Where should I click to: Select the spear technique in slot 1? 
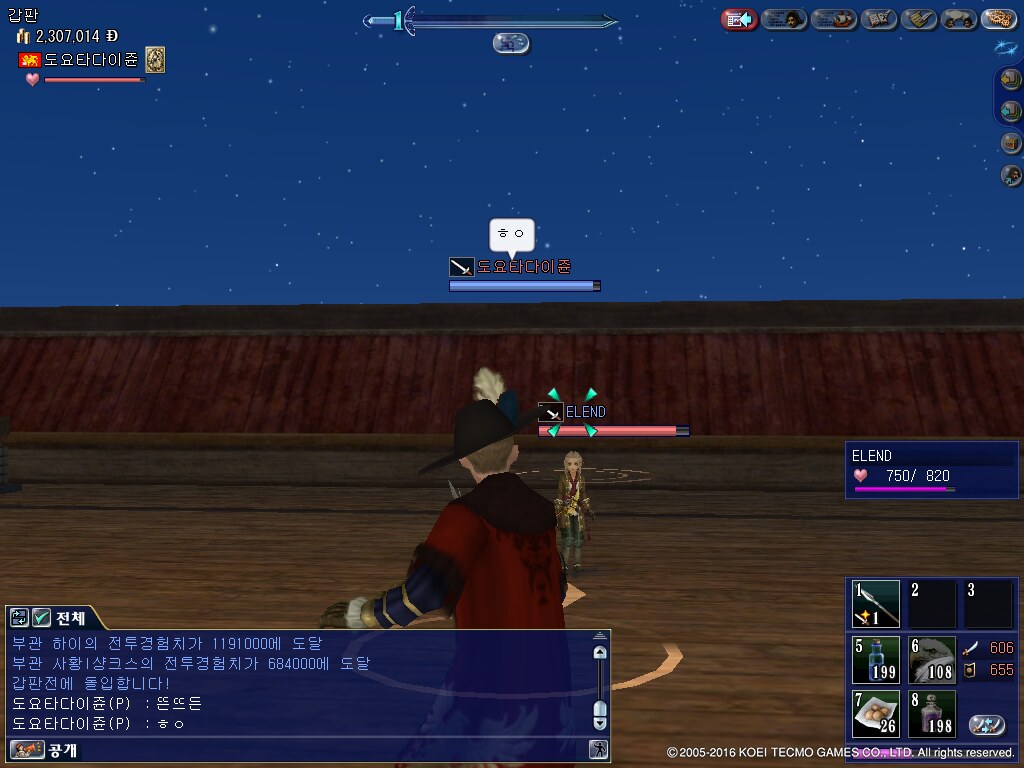click(875, 604)
